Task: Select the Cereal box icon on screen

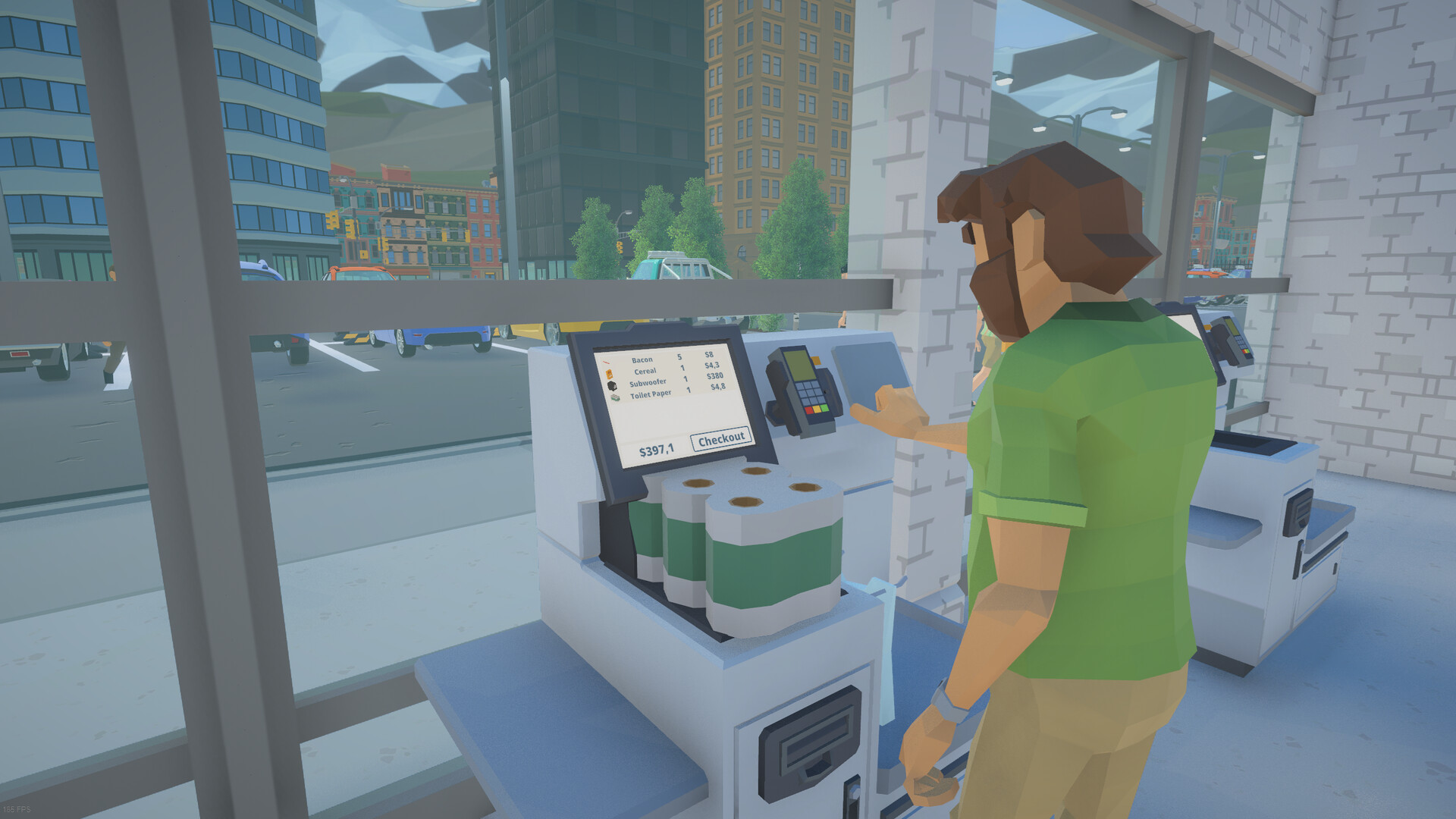Action: [x=610, y=373]
